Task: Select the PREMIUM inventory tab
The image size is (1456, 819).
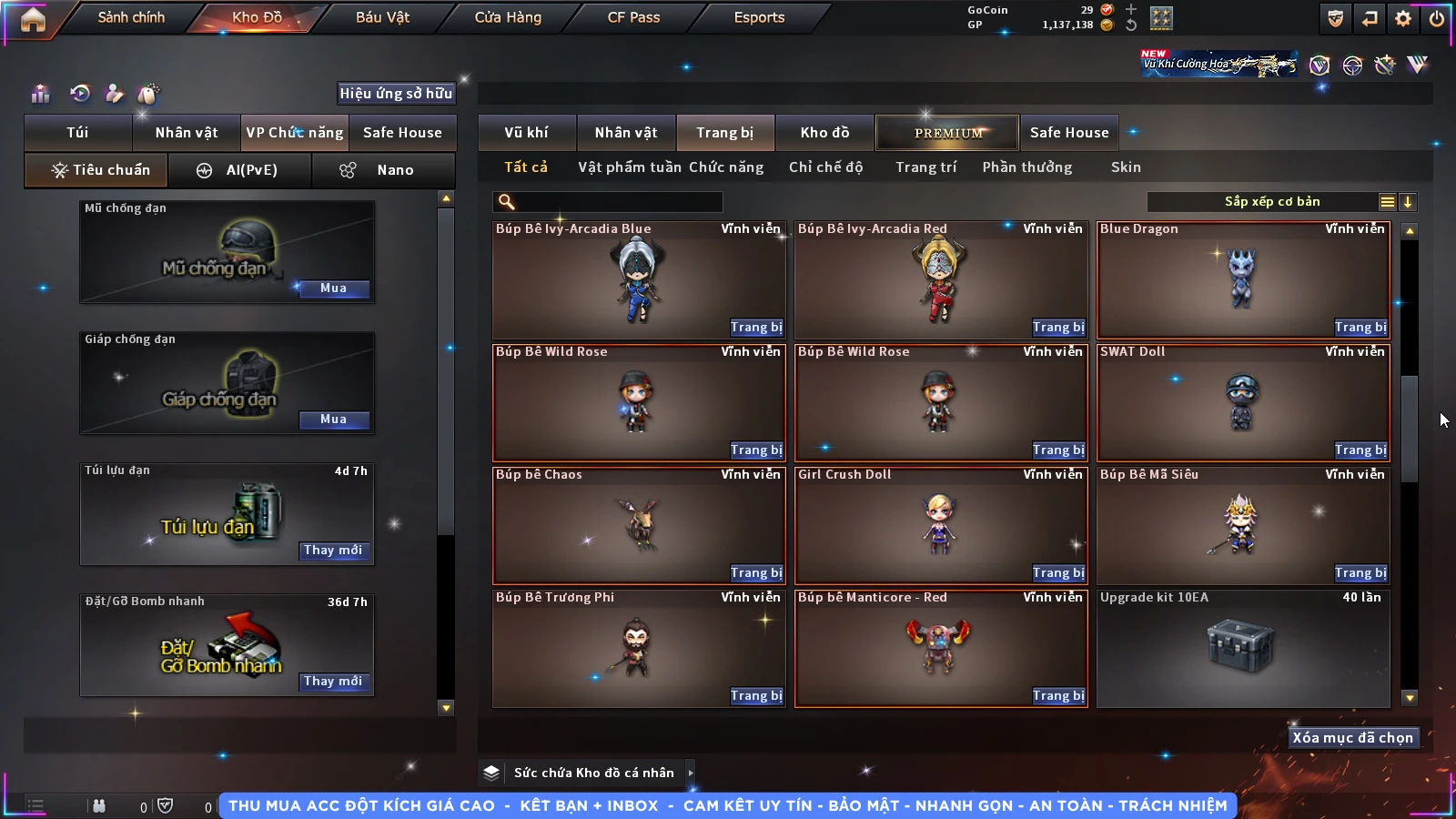Action: tap(948, 133)
